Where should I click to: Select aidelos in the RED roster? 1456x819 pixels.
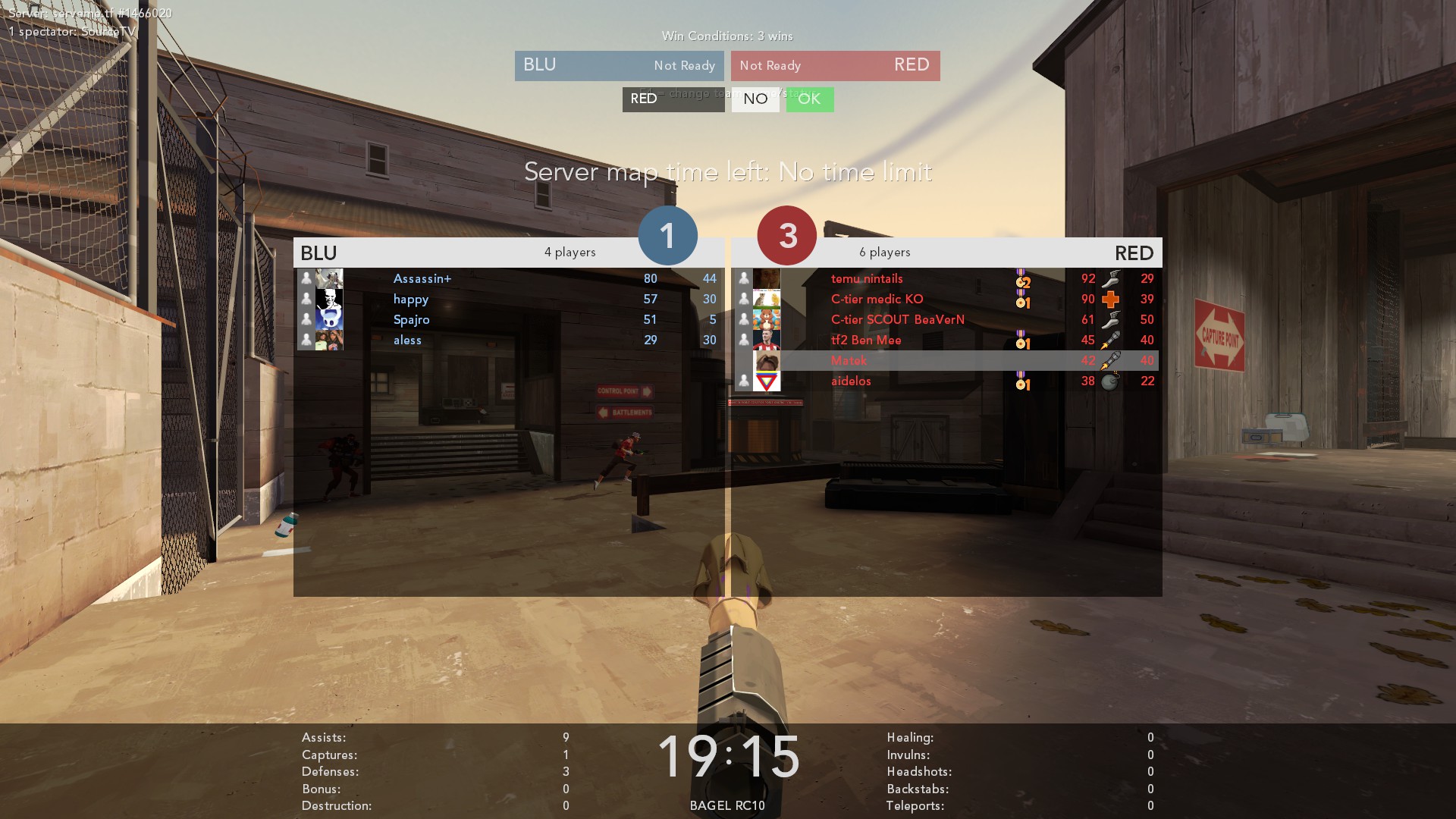pyautogui.click(x=851, y=381)
